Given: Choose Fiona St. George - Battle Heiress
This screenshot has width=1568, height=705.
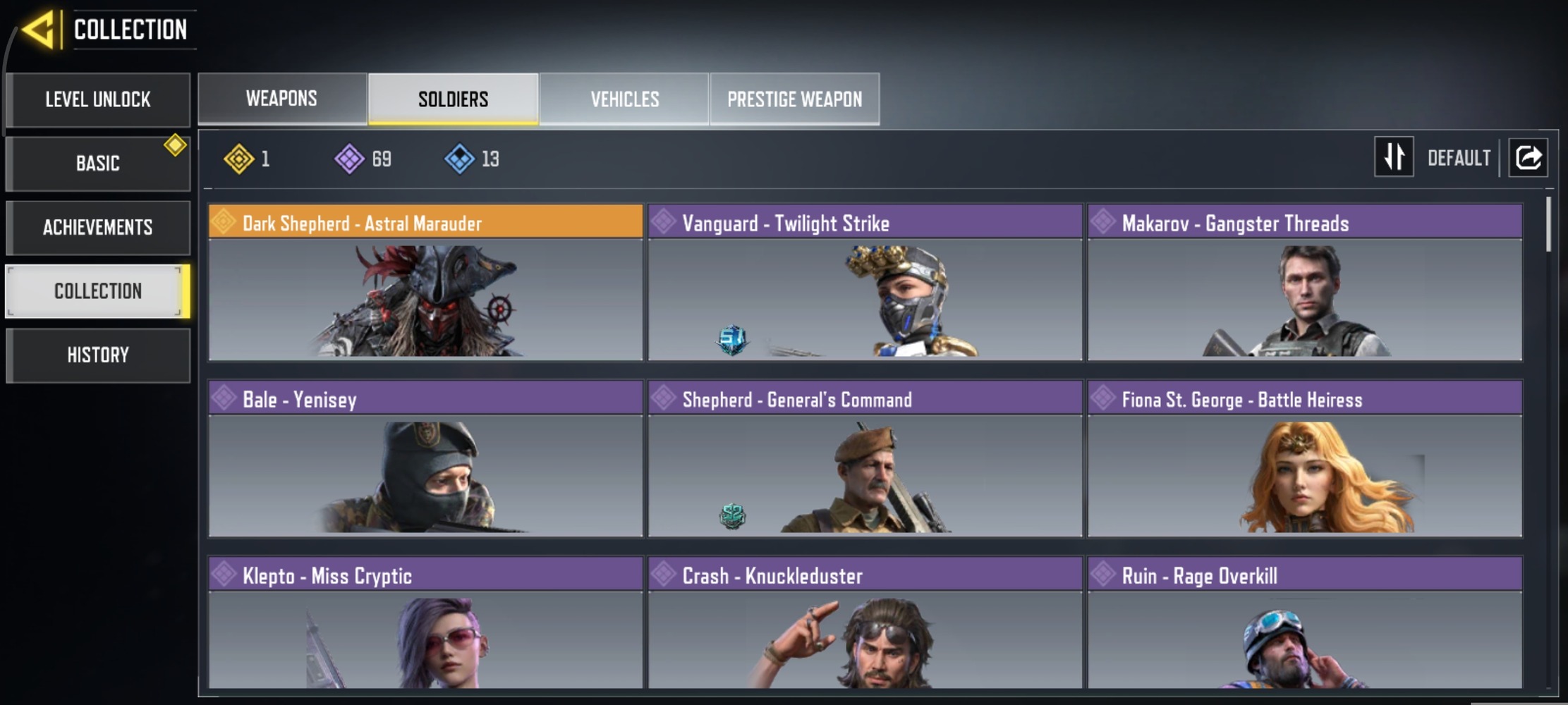Looking at the screenshot, I should 1304,458.
